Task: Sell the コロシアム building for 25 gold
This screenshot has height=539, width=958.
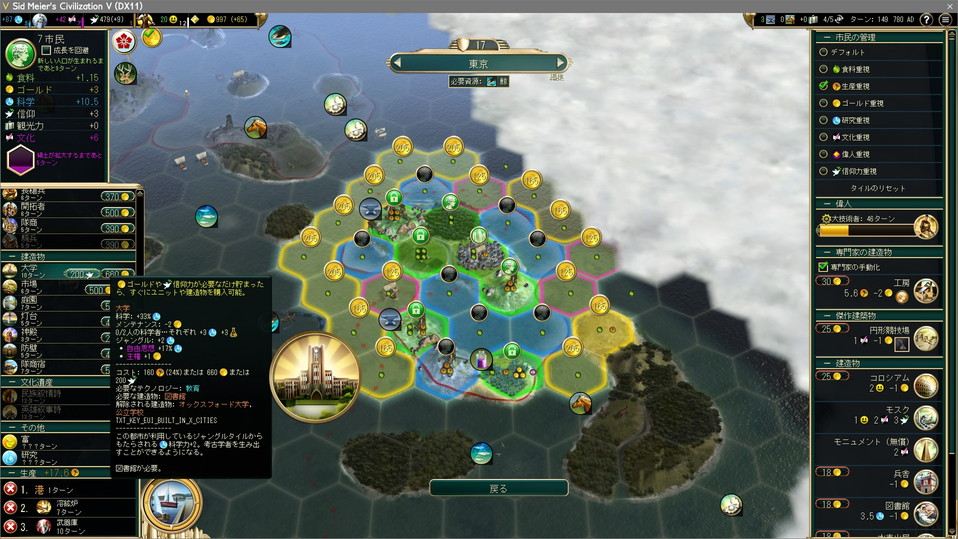Action: coord(827,376)
